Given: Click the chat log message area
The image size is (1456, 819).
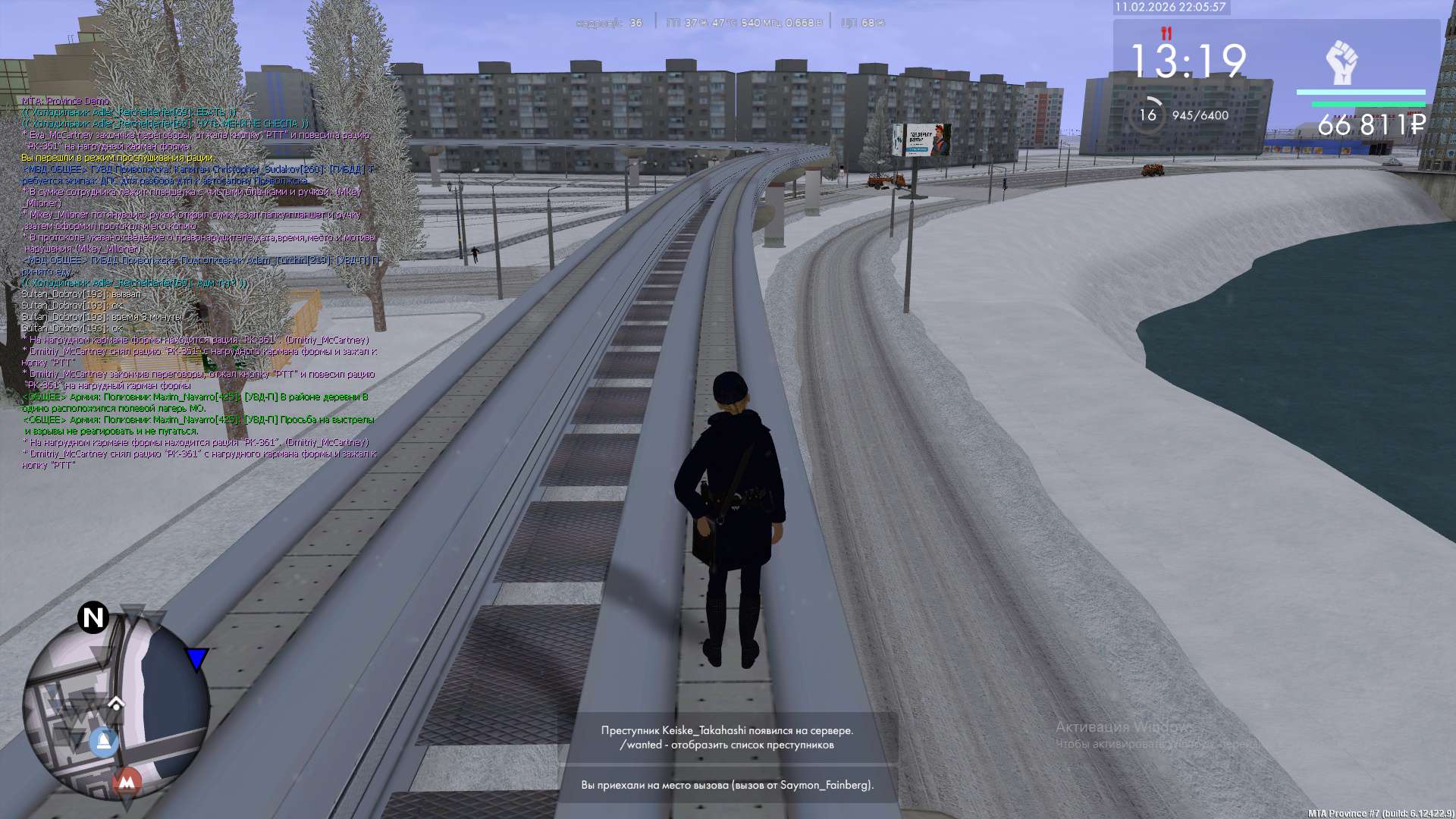Looking at the screenshot, I should point(199,282).
